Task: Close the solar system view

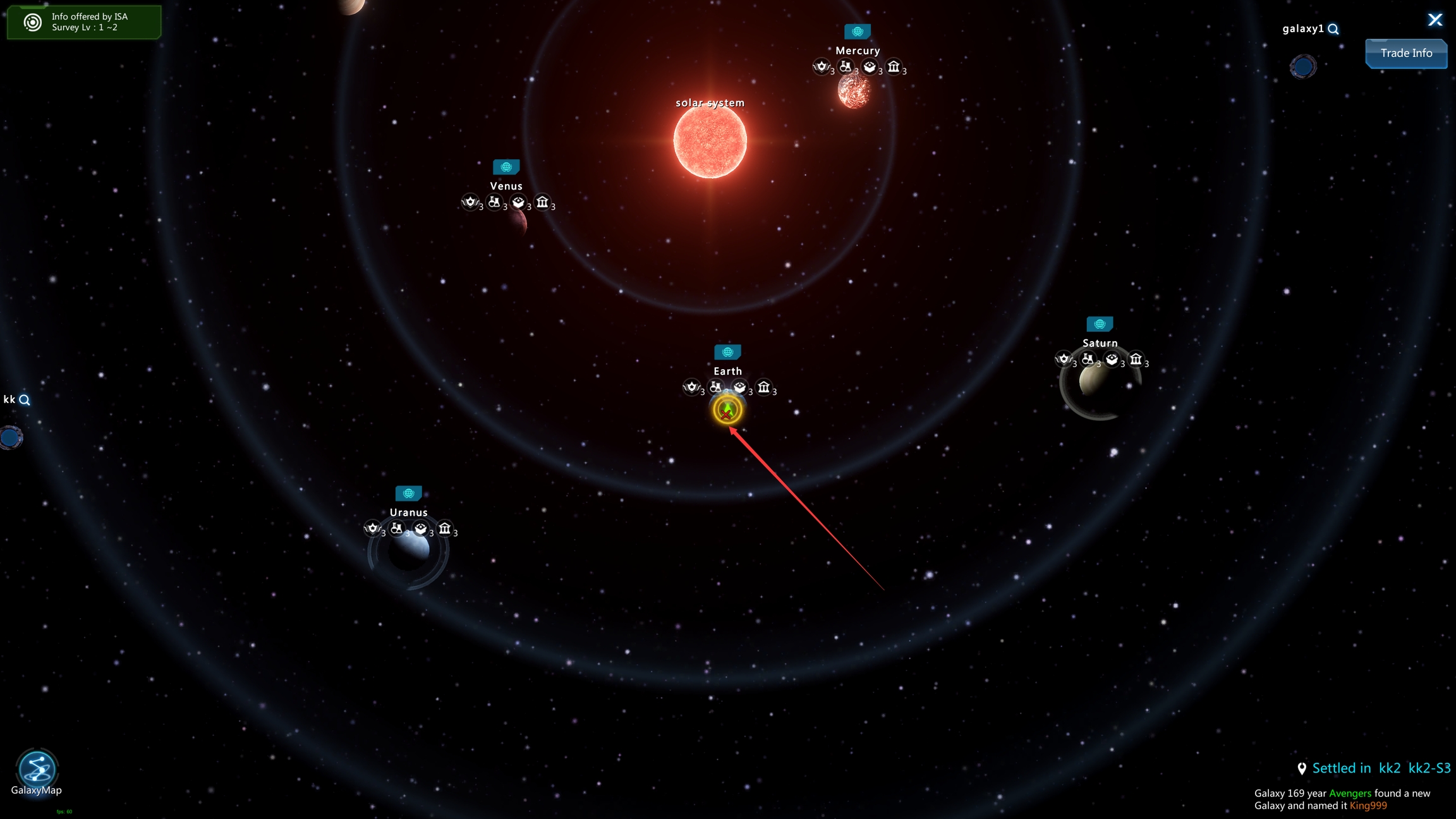Action: [1435, 20]
